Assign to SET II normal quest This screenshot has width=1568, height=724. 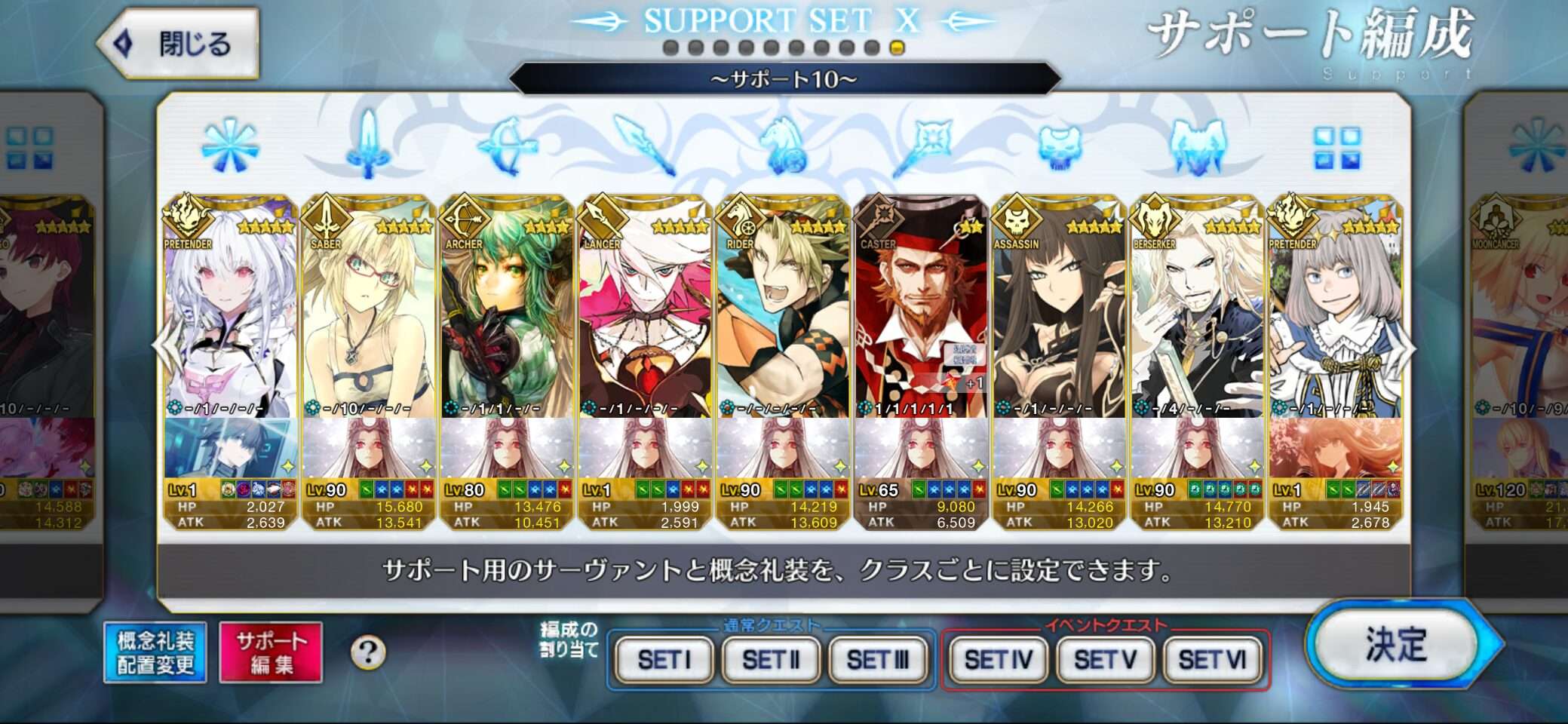(x=770, y=660)
